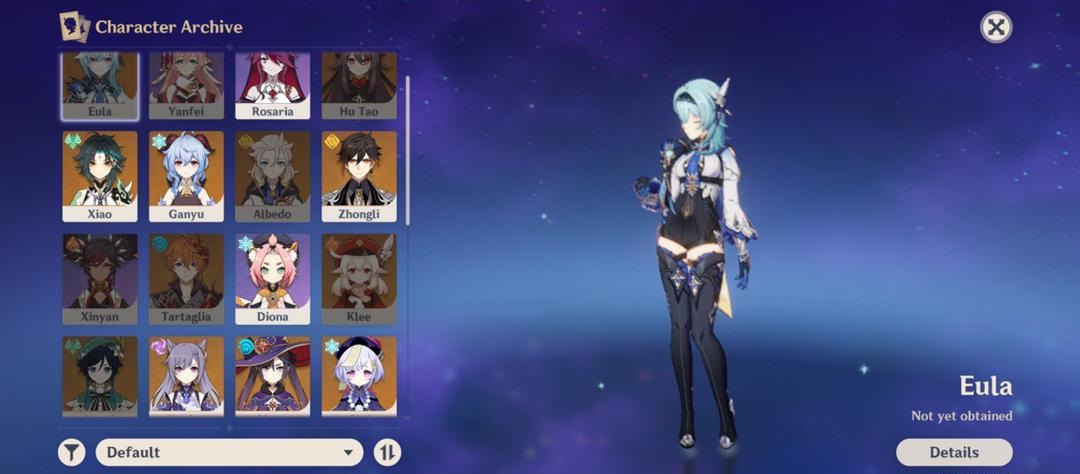Viewport: 1080px width, 474px height.
Task: Toggle the sort order arrows
Action: (x=387, y=452)
